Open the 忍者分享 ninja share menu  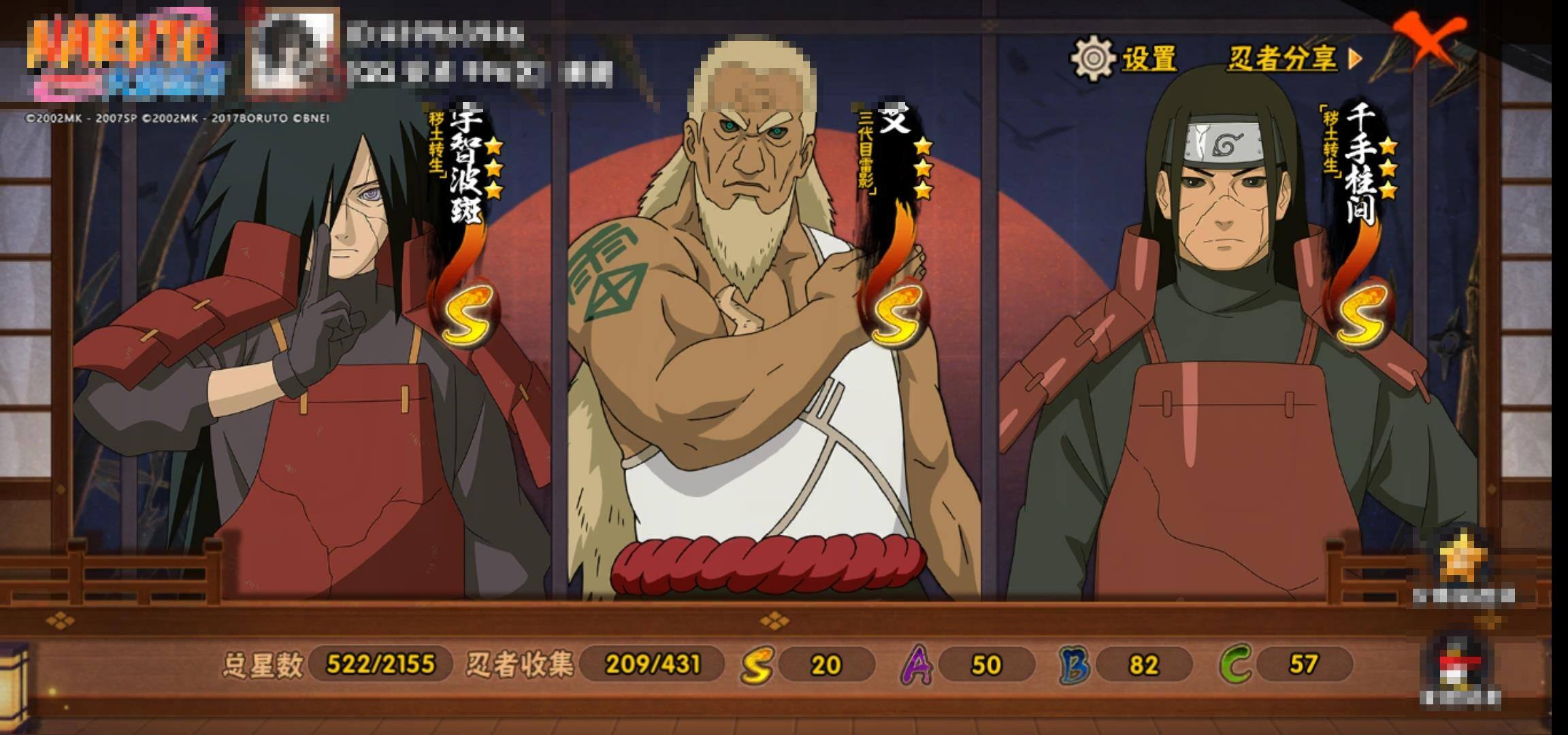(x=1293, y=59)
